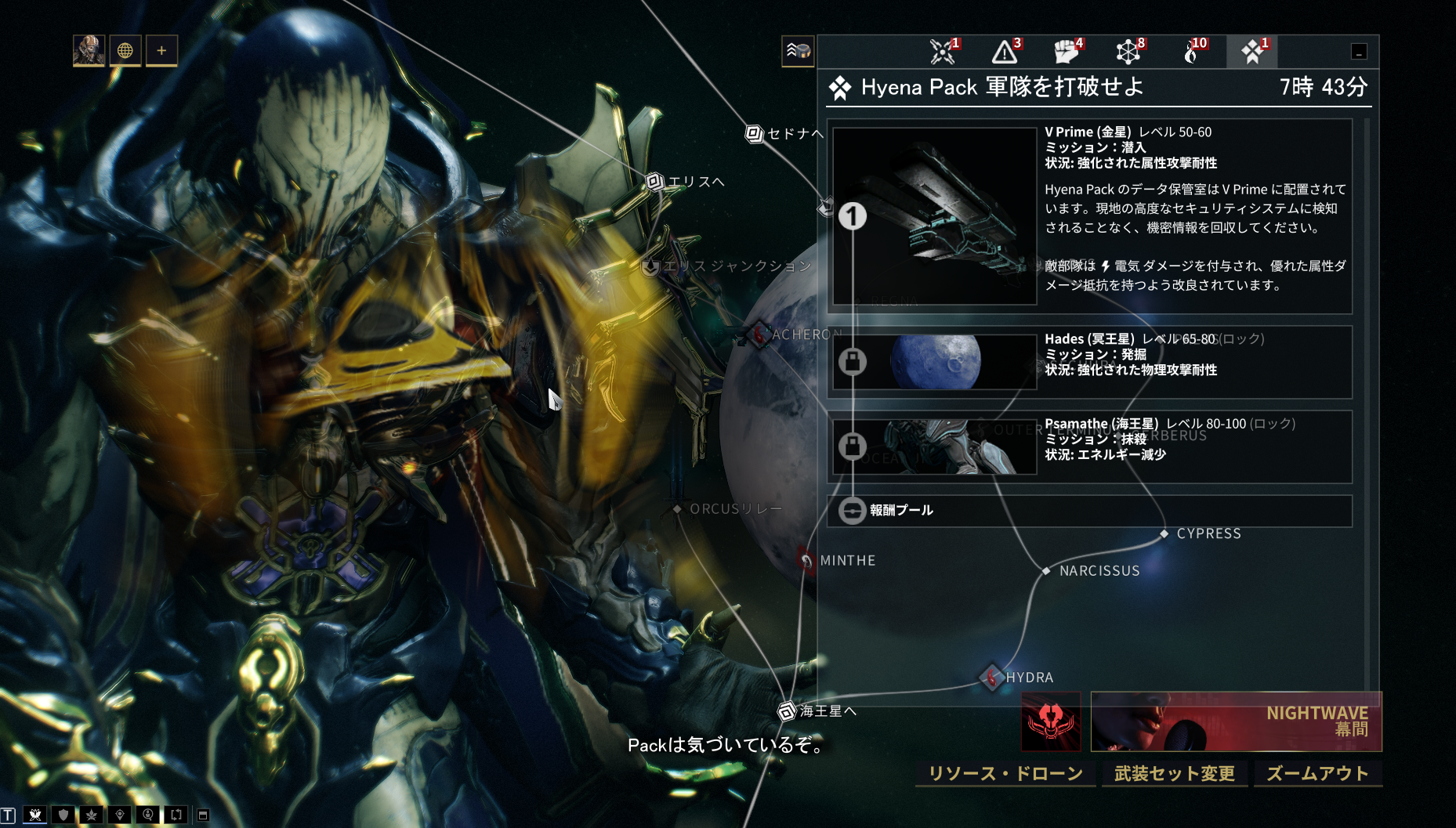Screen dimensions: 1456x828
Task: Show the Syndicate missions network tab
Action: [1128, 52]
